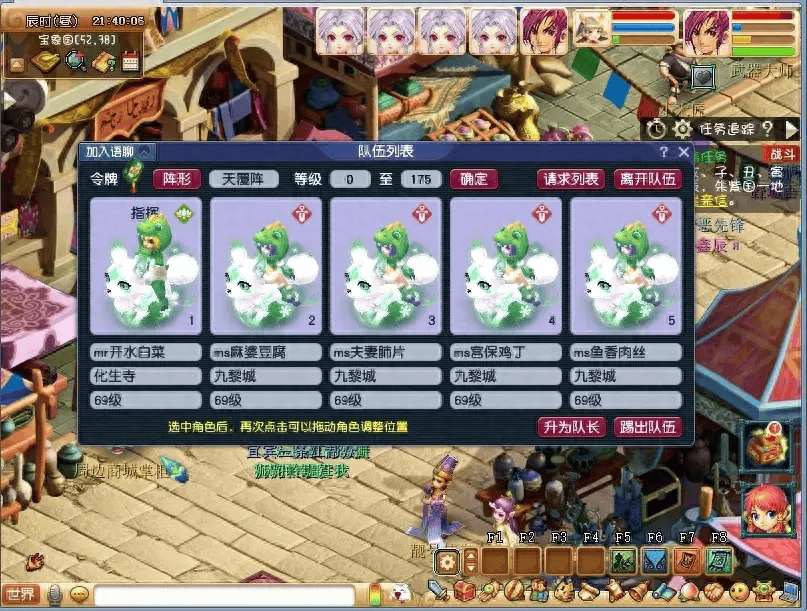The image size is (807, 611).
Task: Activate the F7 skill slot
Action: 688,561
